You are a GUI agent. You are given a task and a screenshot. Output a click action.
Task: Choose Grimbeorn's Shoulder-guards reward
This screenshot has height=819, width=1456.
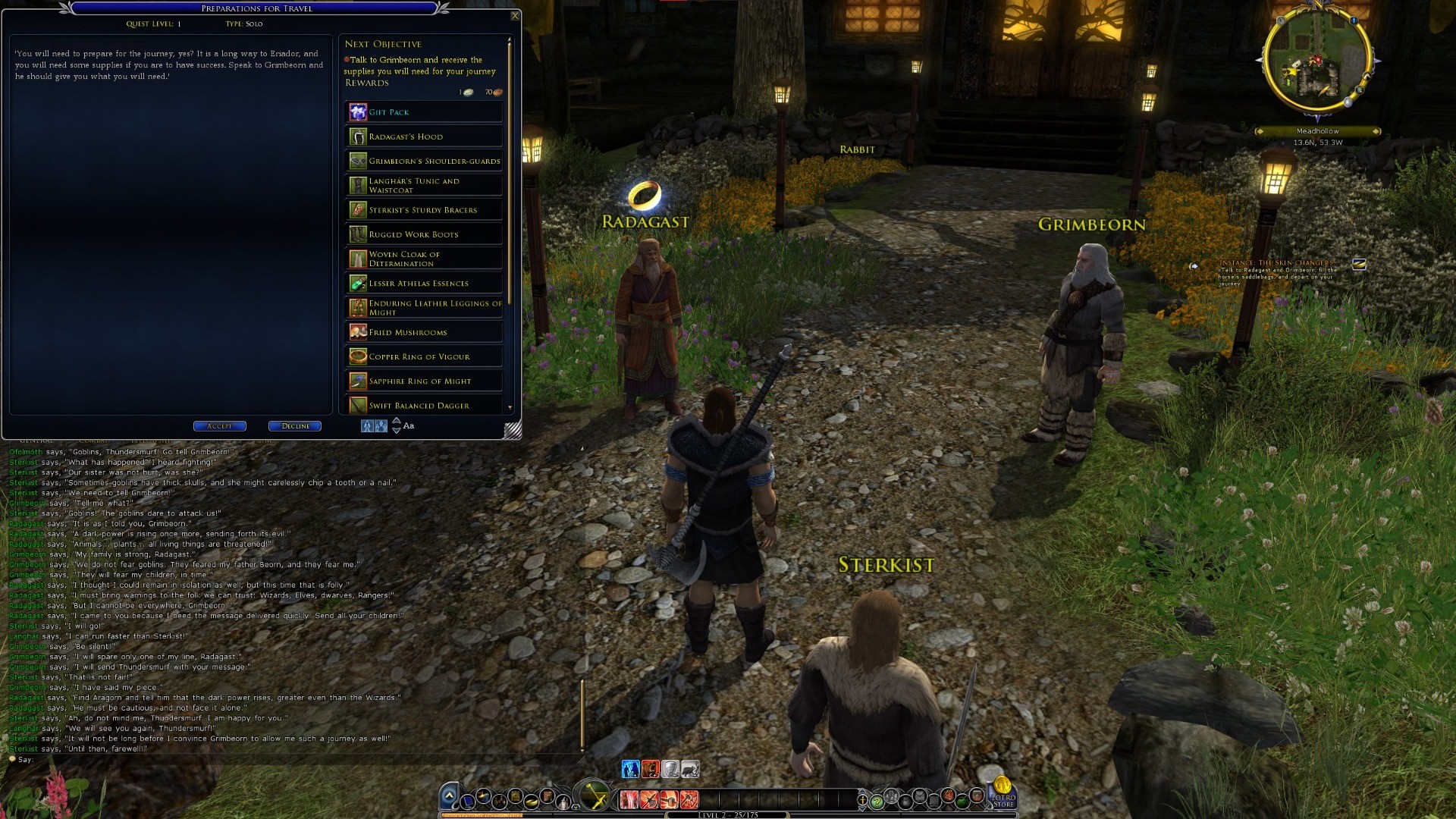(423, 161)
